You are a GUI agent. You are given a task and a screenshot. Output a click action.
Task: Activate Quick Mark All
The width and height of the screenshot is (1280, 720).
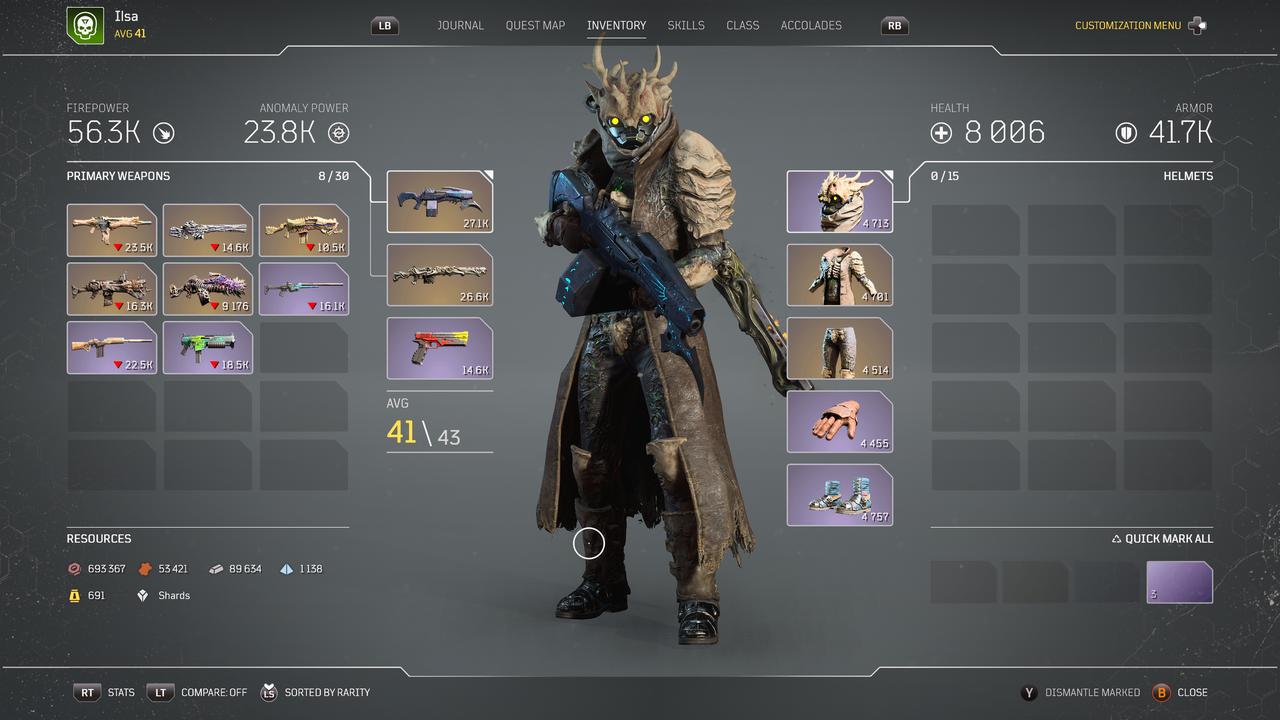click(1162, 539)
